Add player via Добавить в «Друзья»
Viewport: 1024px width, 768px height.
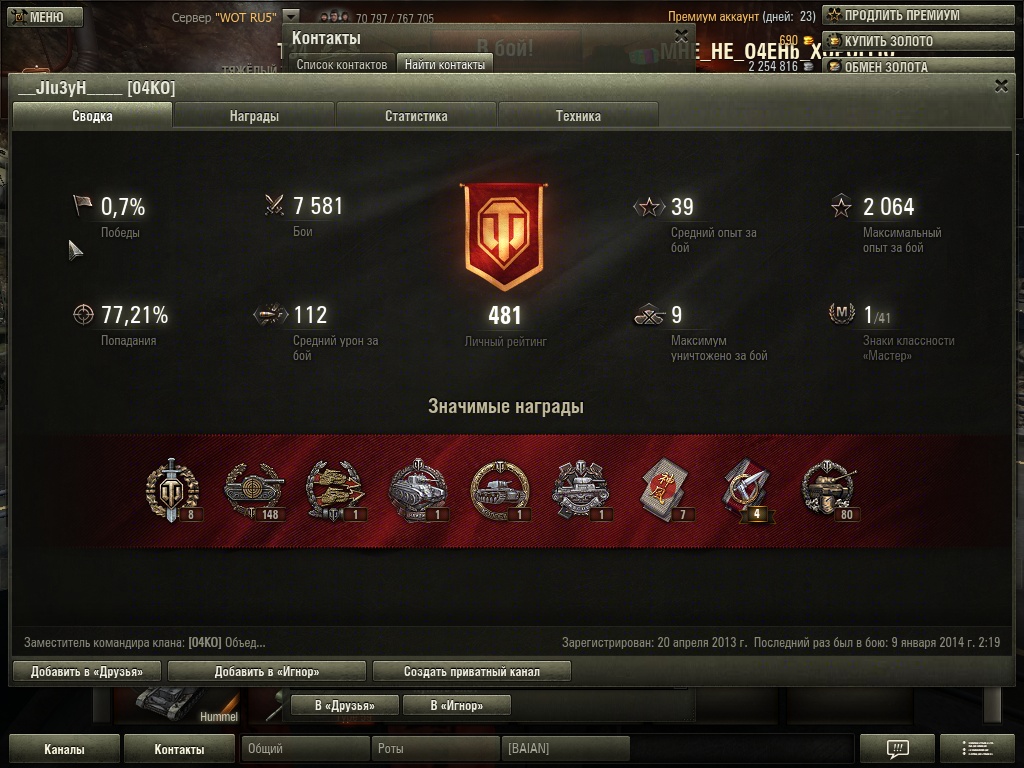87,672
